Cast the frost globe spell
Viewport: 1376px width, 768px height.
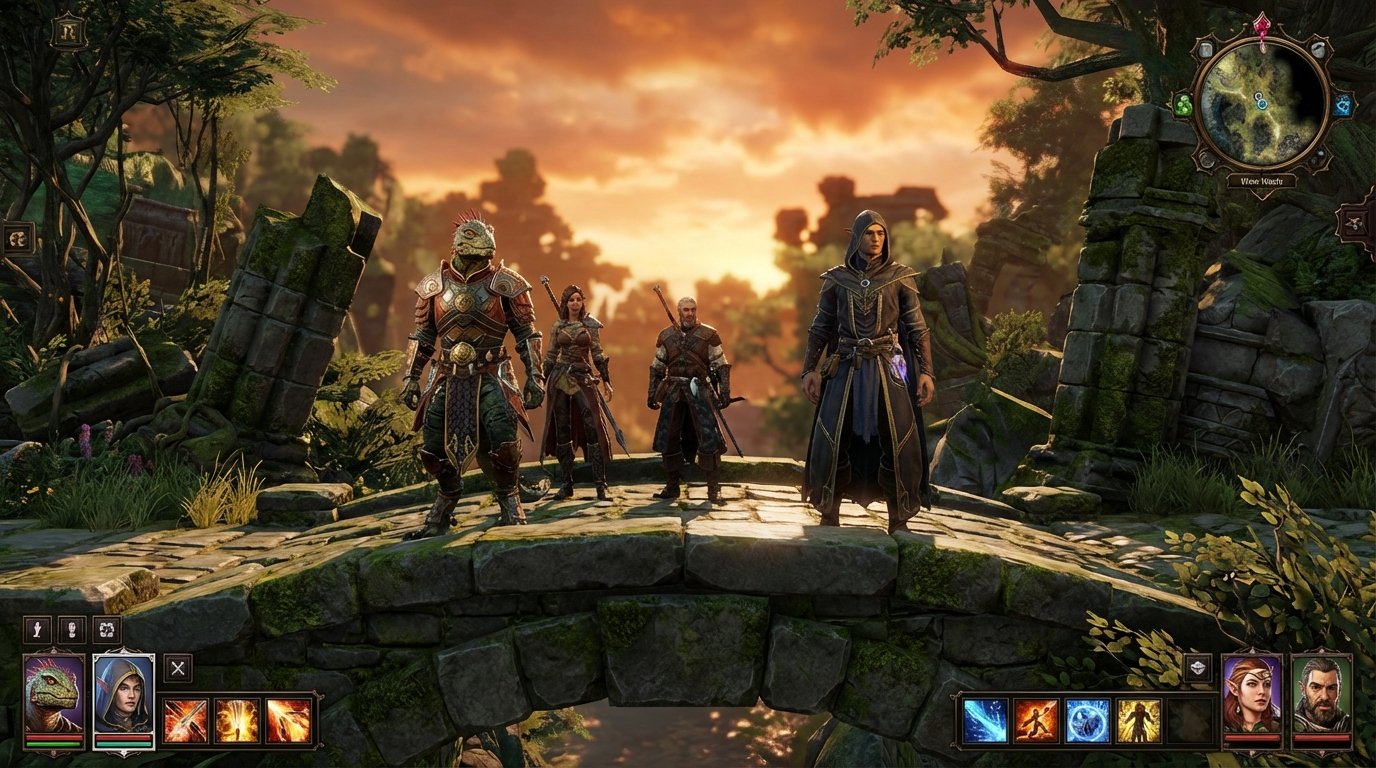1085,720
